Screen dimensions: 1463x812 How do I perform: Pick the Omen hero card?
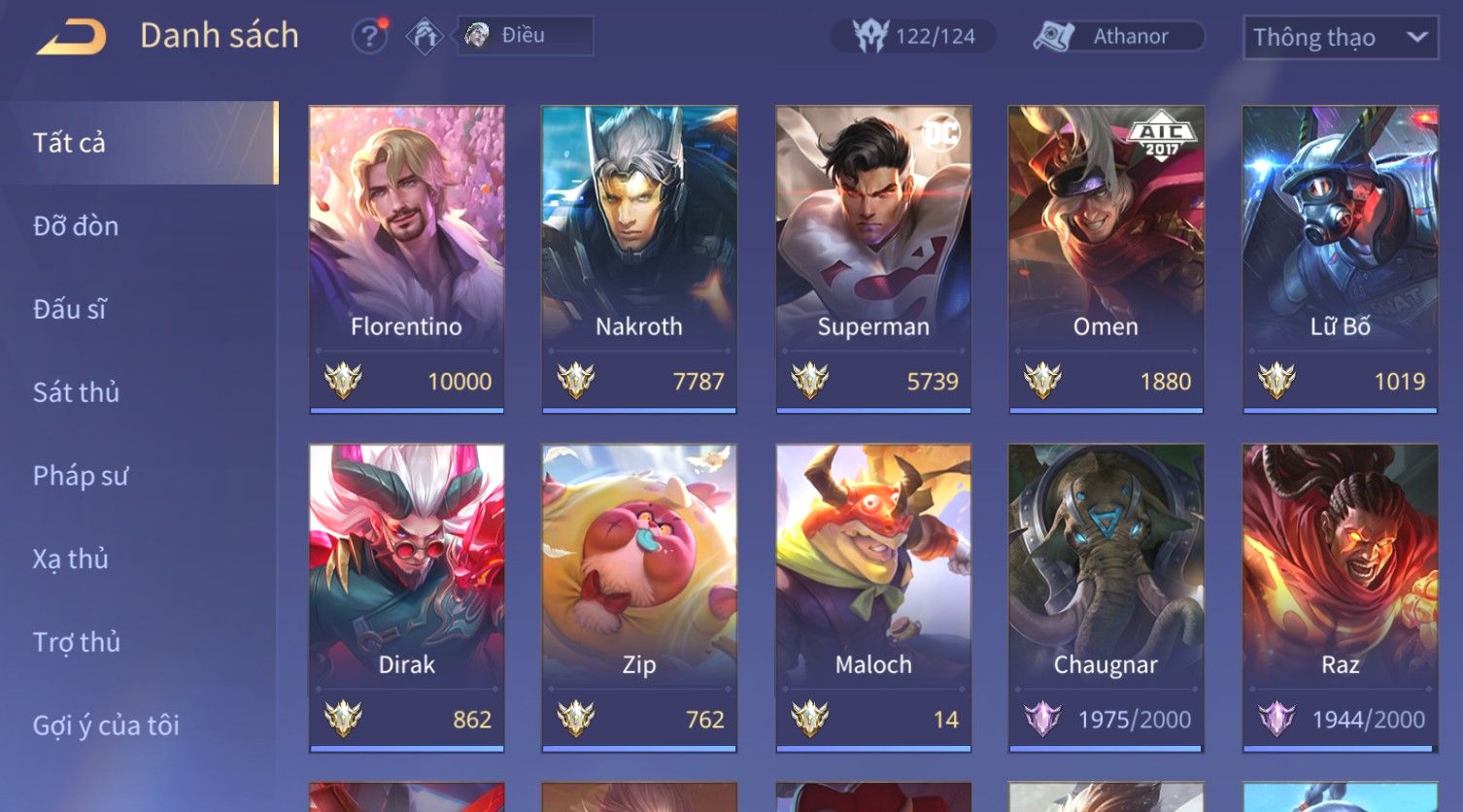1106,258
